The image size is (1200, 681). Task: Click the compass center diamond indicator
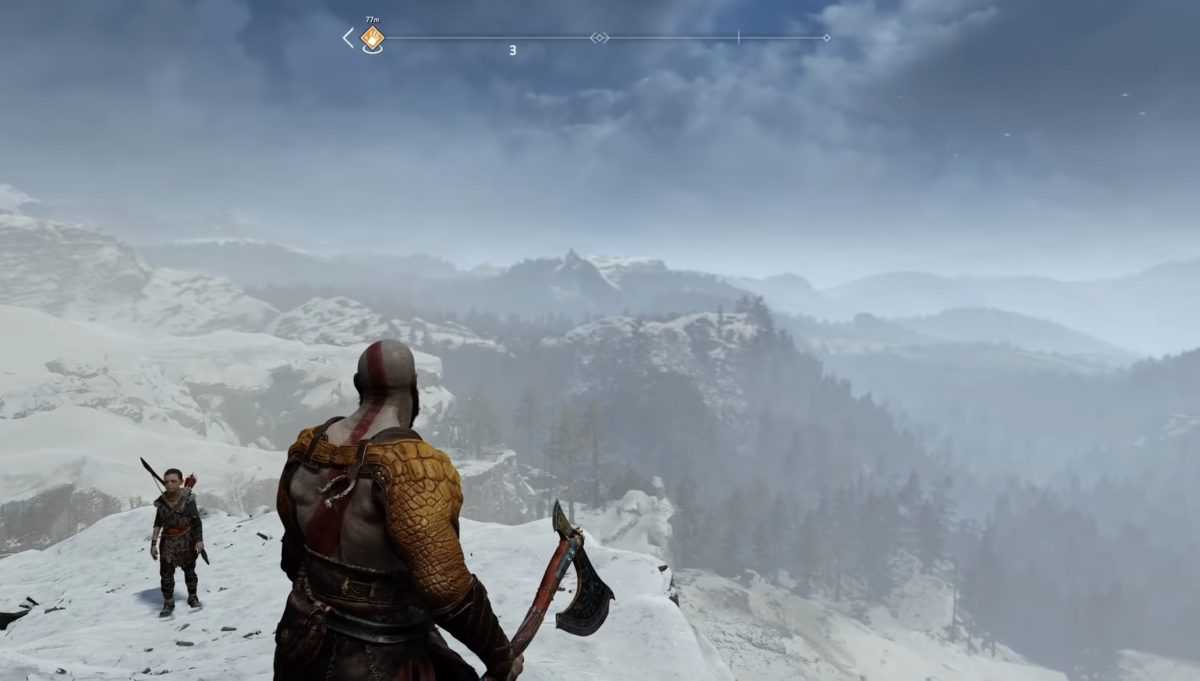pos(599,38)
